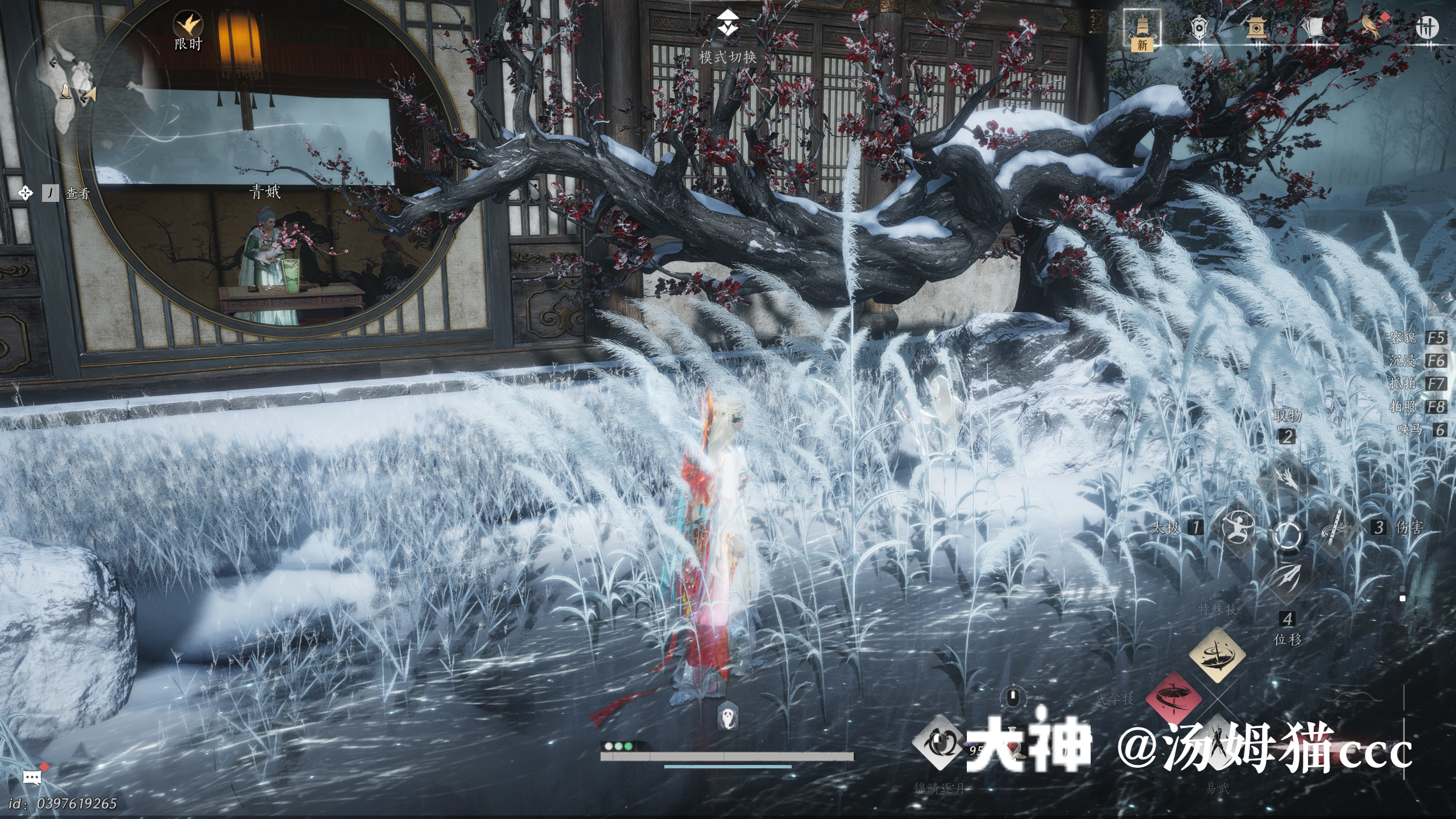Click the 查看 view quest tracker icon
Image resolution: width=1456 pixels, height=819 pixels.
25,193
